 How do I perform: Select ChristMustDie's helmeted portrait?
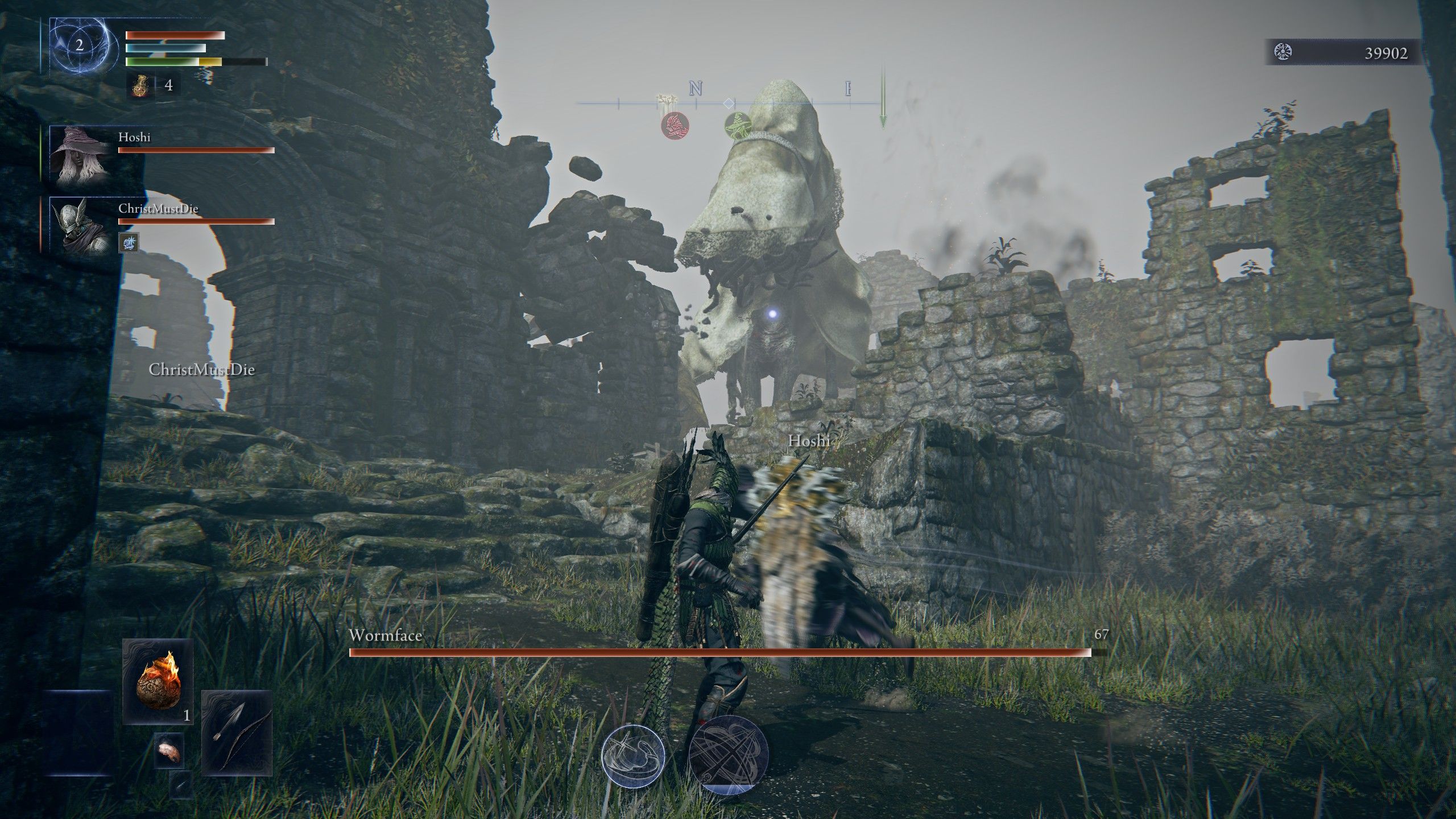78,224
